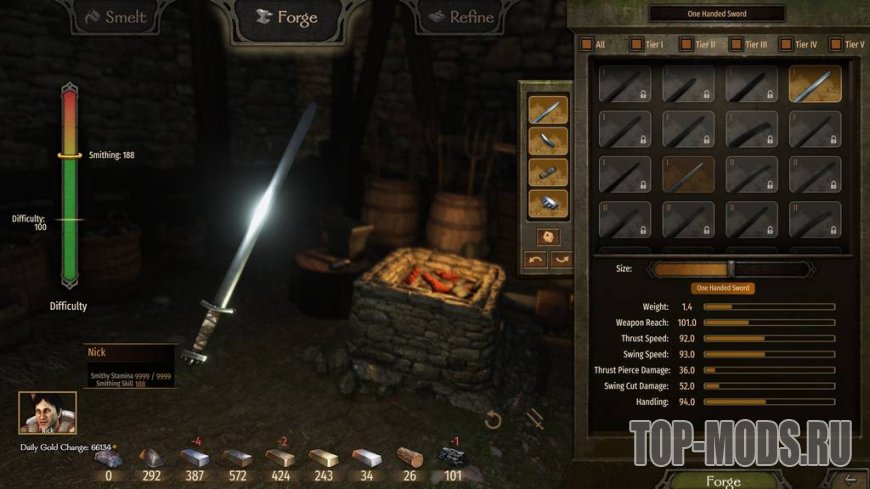
Task: Redo the forging change
Action: pyautogui.click(x=561, y=260)
